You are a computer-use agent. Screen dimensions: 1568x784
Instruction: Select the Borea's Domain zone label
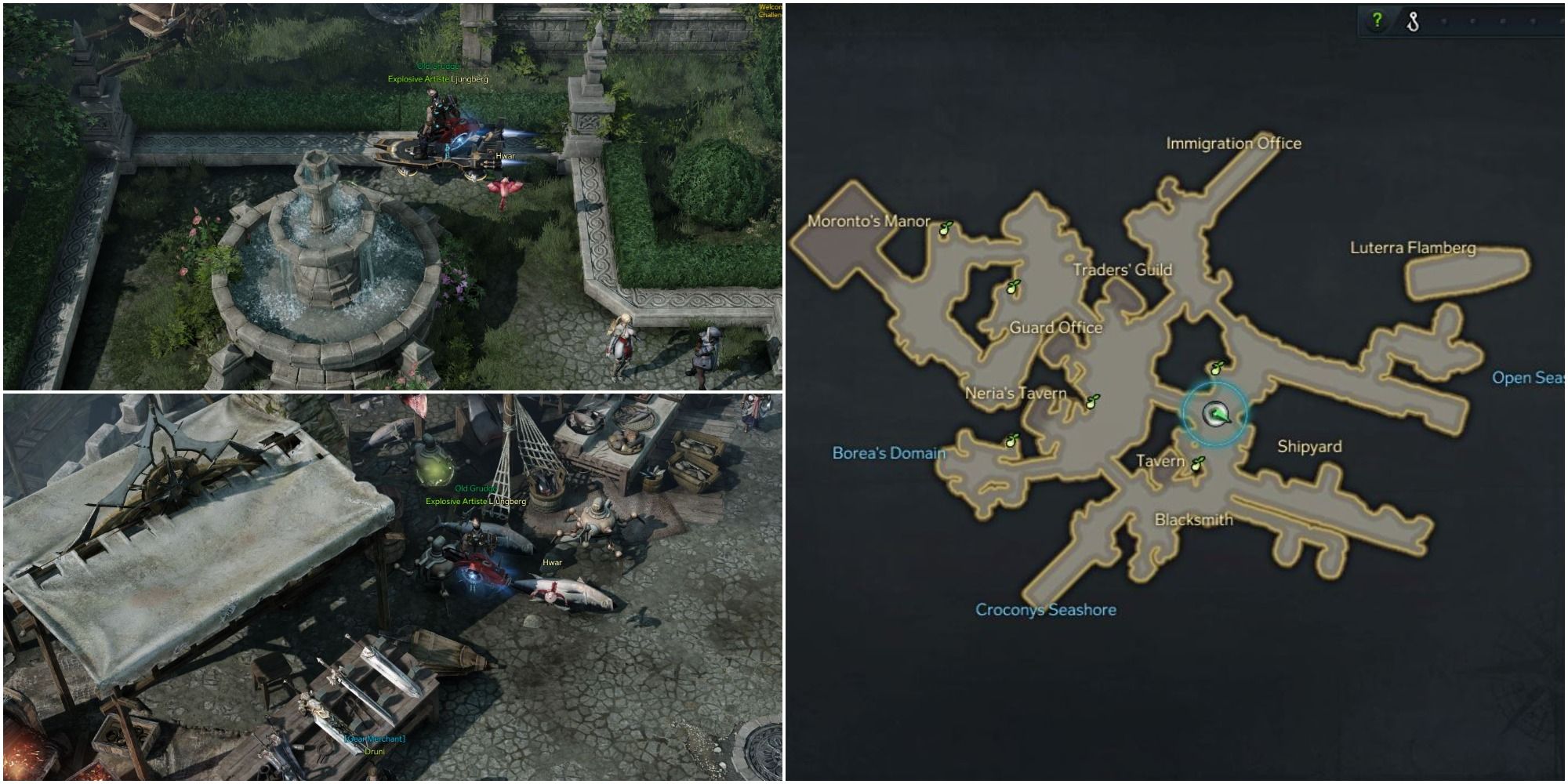(891, 452)
